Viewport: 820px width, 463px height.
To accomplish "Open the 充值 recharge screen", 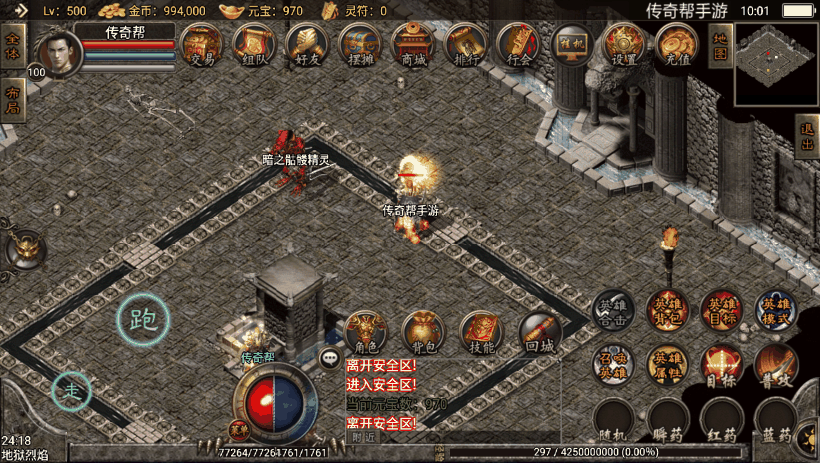I will [677, 46].
